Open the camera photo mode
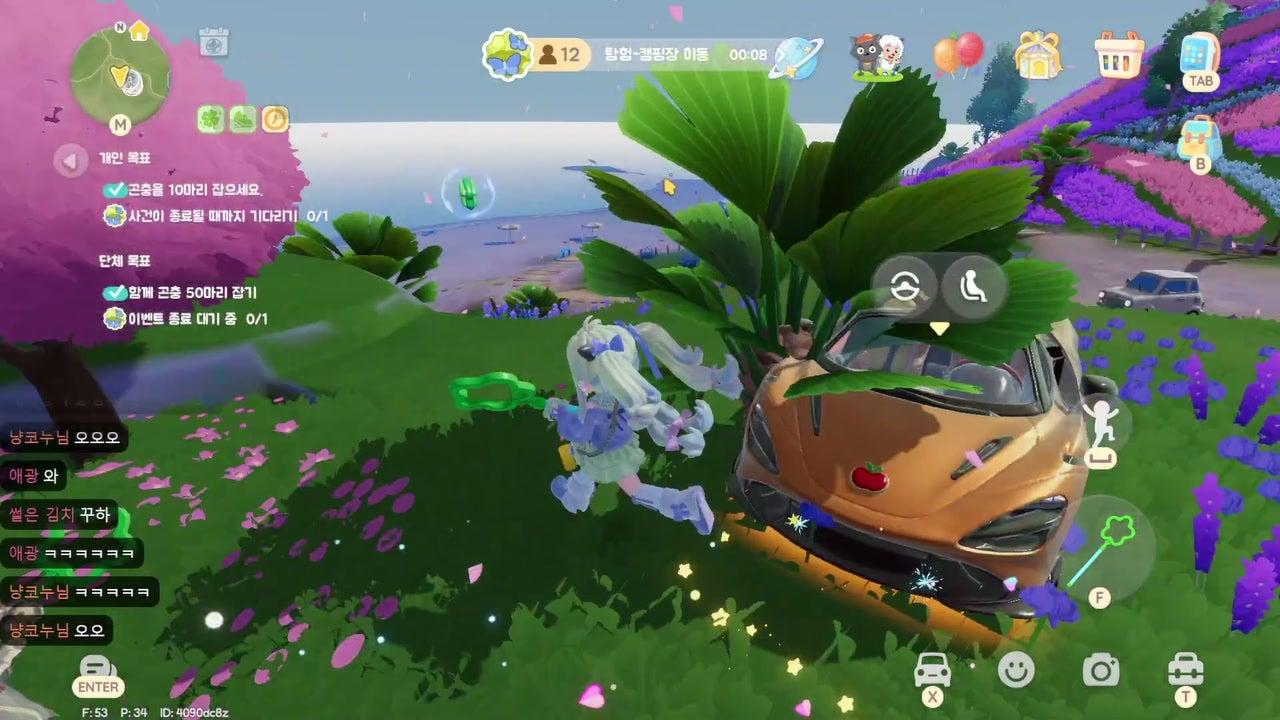 pos(1100,670)
